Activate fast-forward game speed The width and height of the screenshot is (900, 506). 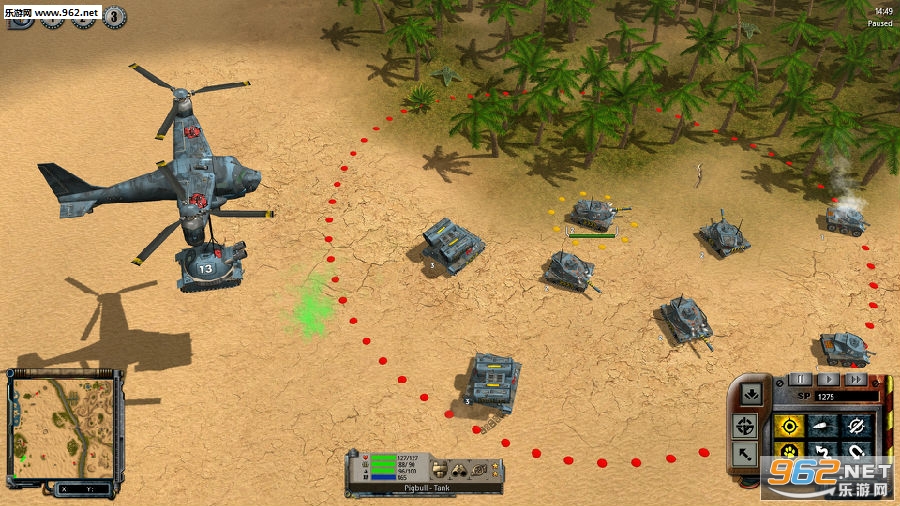click(854, 379)
